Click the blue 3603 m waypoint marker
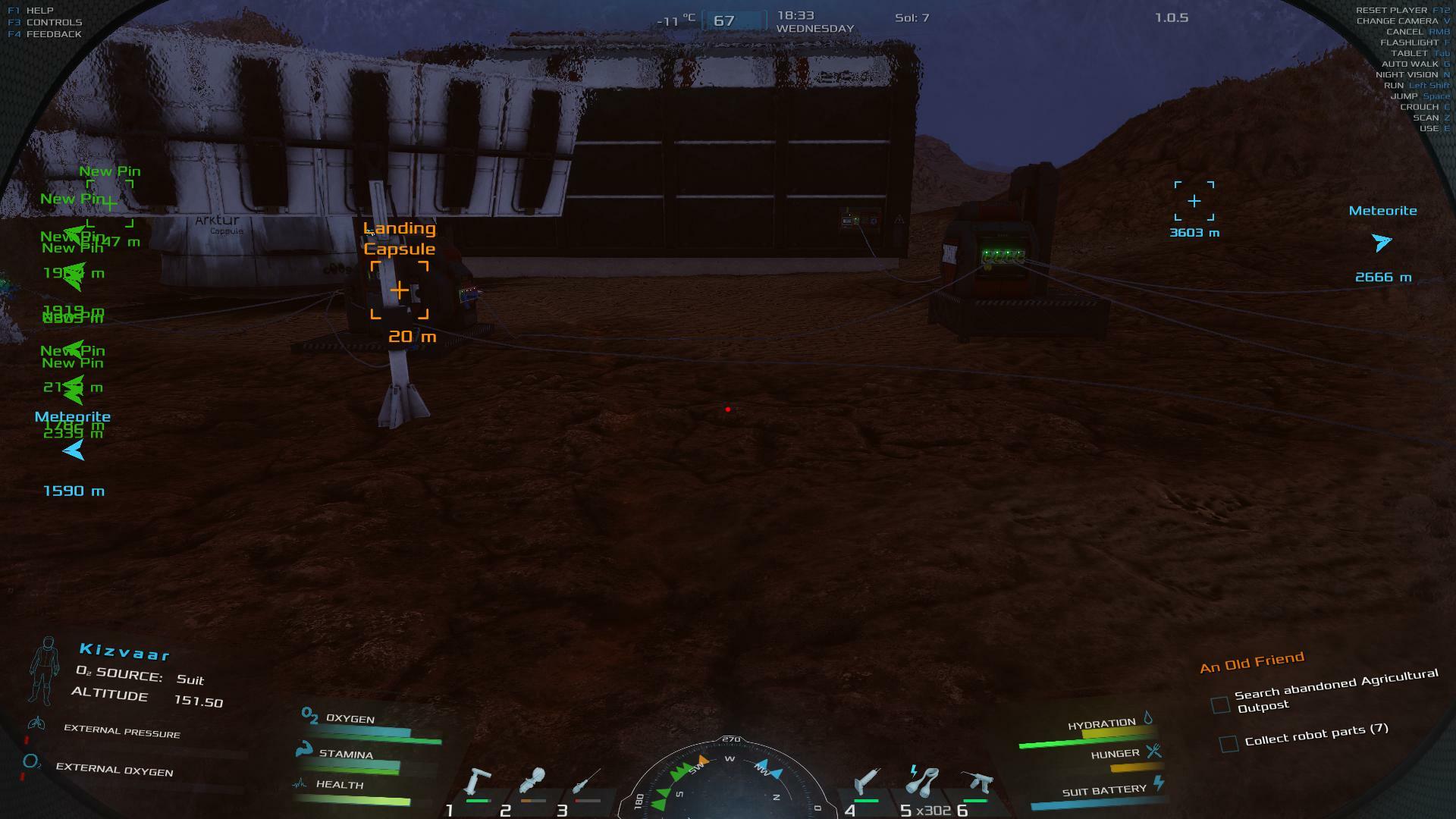 pos(1194,201)
